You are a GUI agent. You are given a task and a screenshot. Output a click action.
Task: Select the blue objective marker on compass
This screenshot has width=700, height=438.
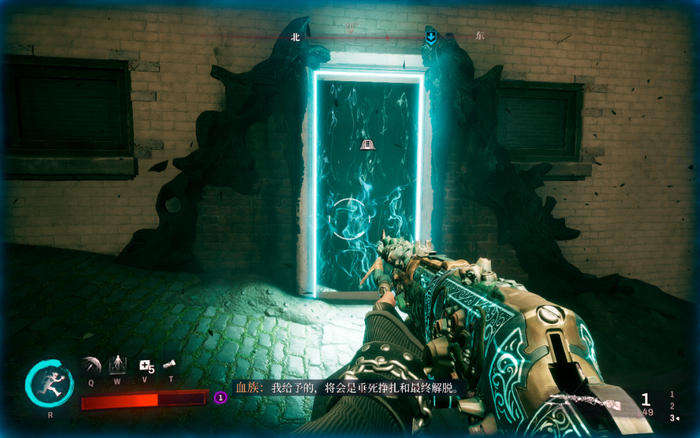click(x=430, y=38)
